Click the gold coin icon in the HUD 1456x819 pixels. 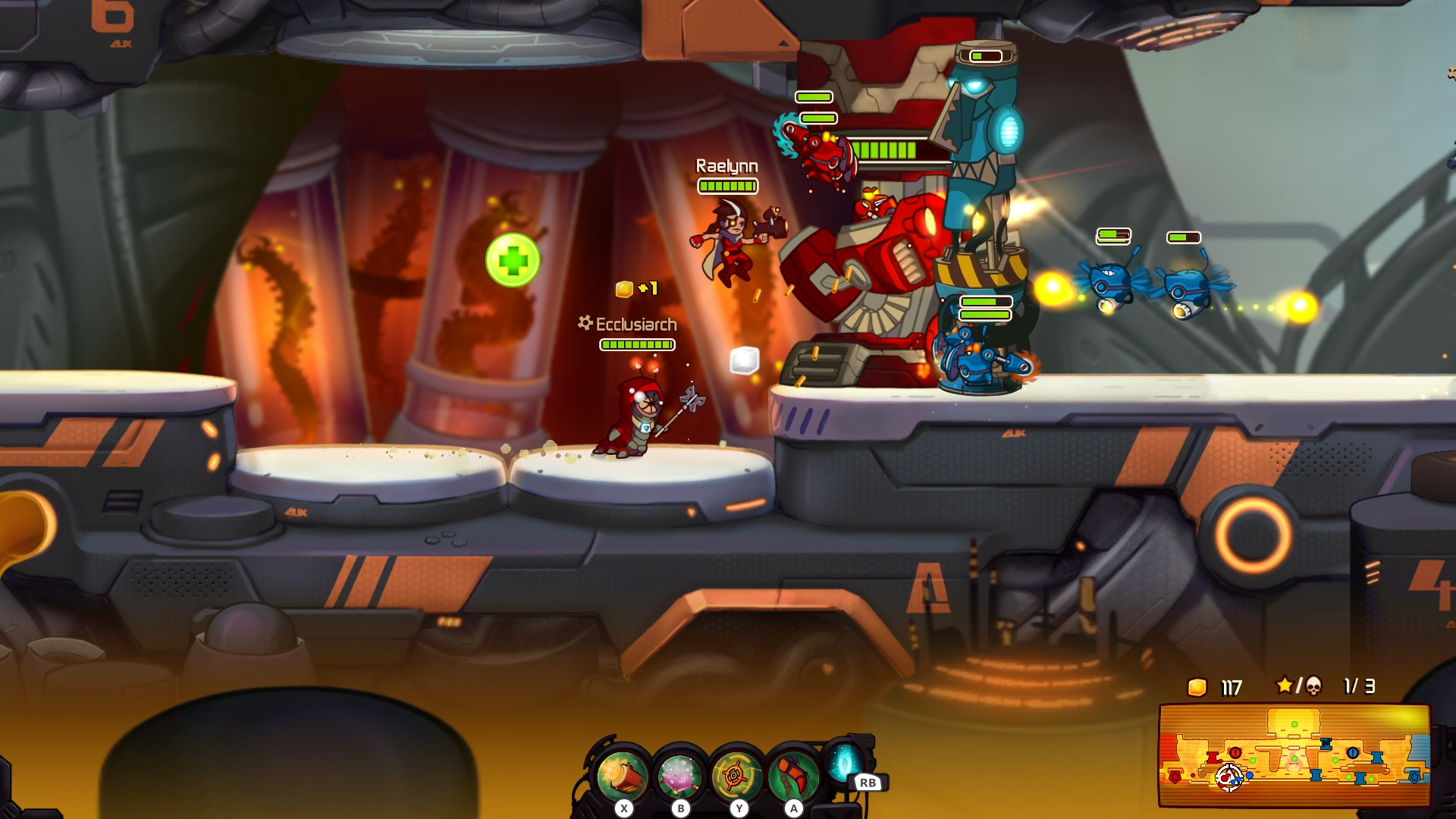pos(1197,689)
